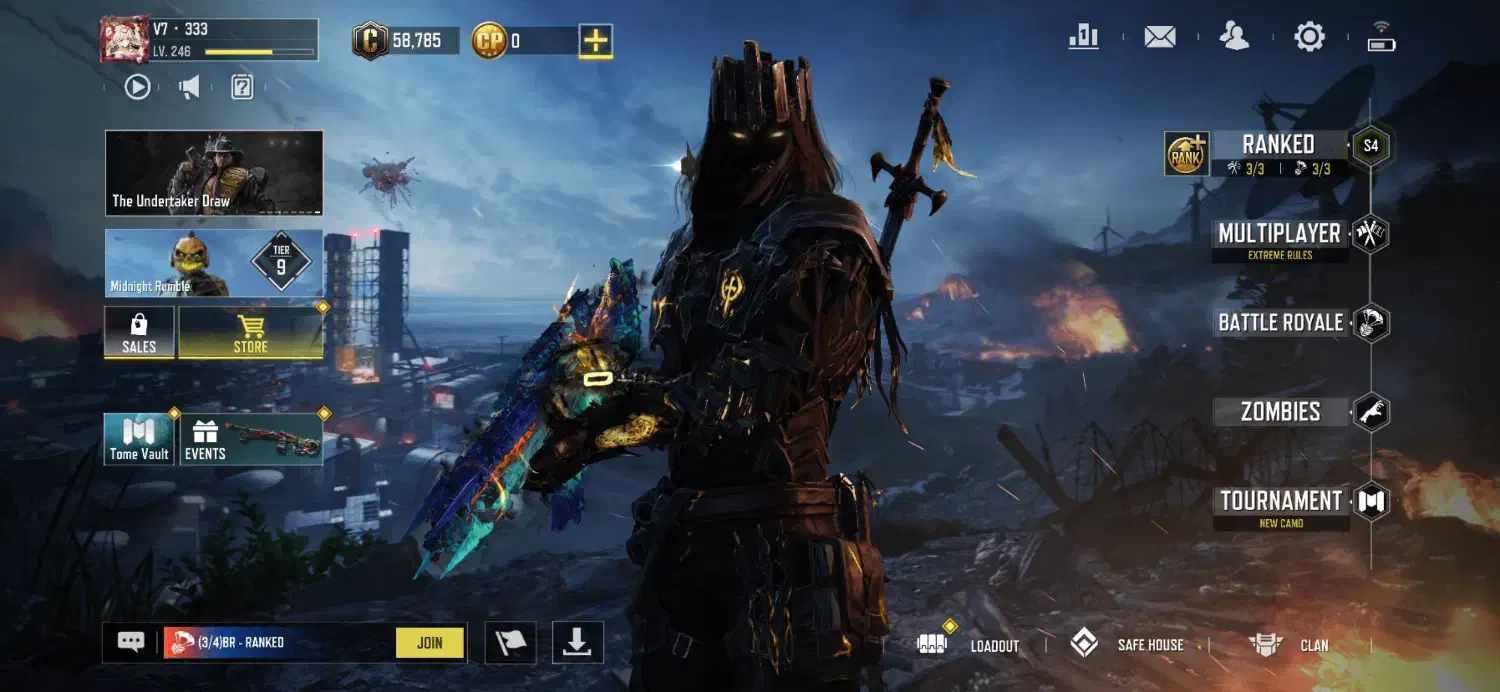Viewport: 1500px width, 692px height.
Task: Open the gear Settings icon
Action: click(1309, 37)
